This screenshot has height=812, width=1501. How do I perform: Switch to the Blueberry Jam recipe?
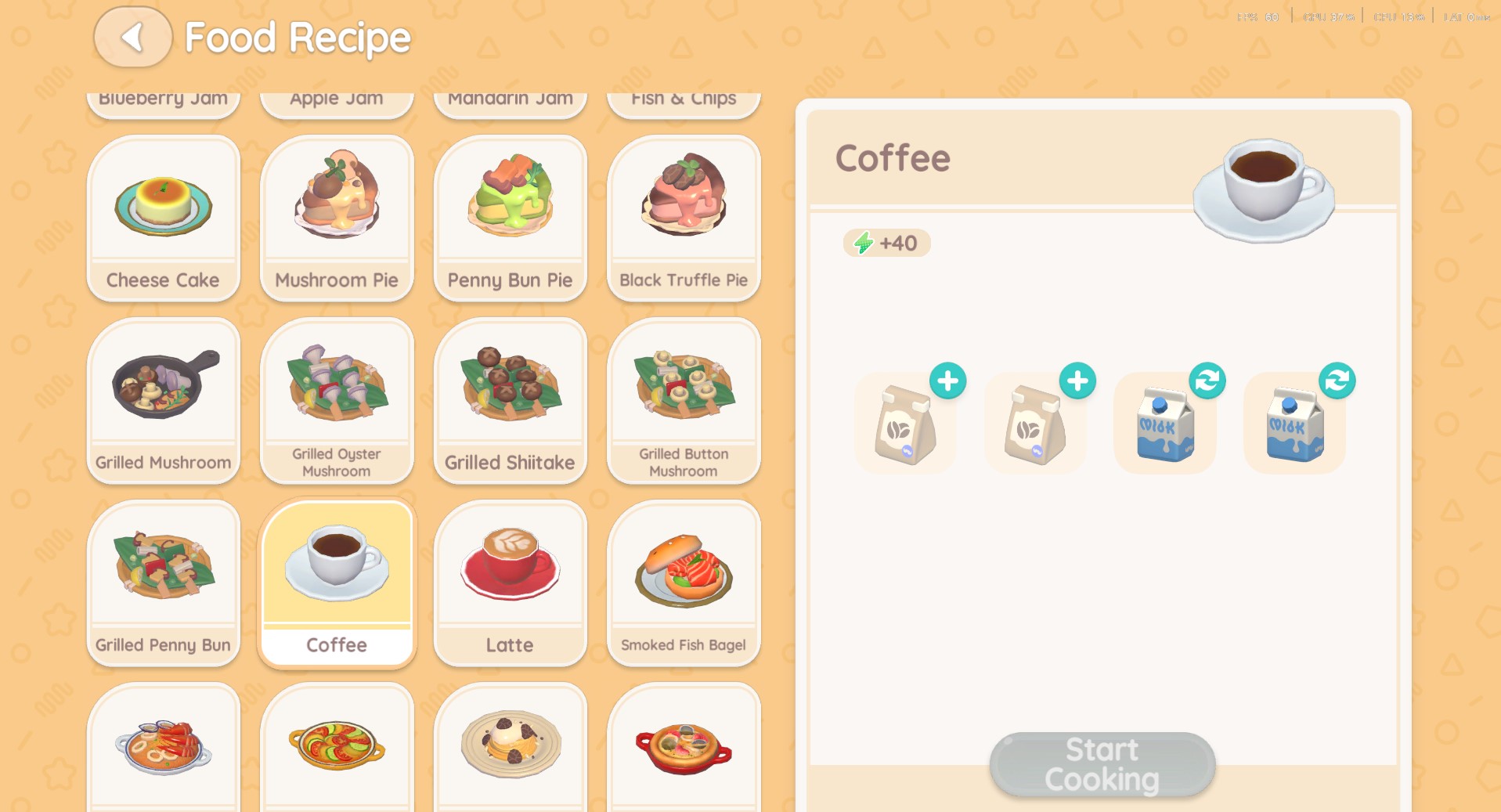[163, 98]
